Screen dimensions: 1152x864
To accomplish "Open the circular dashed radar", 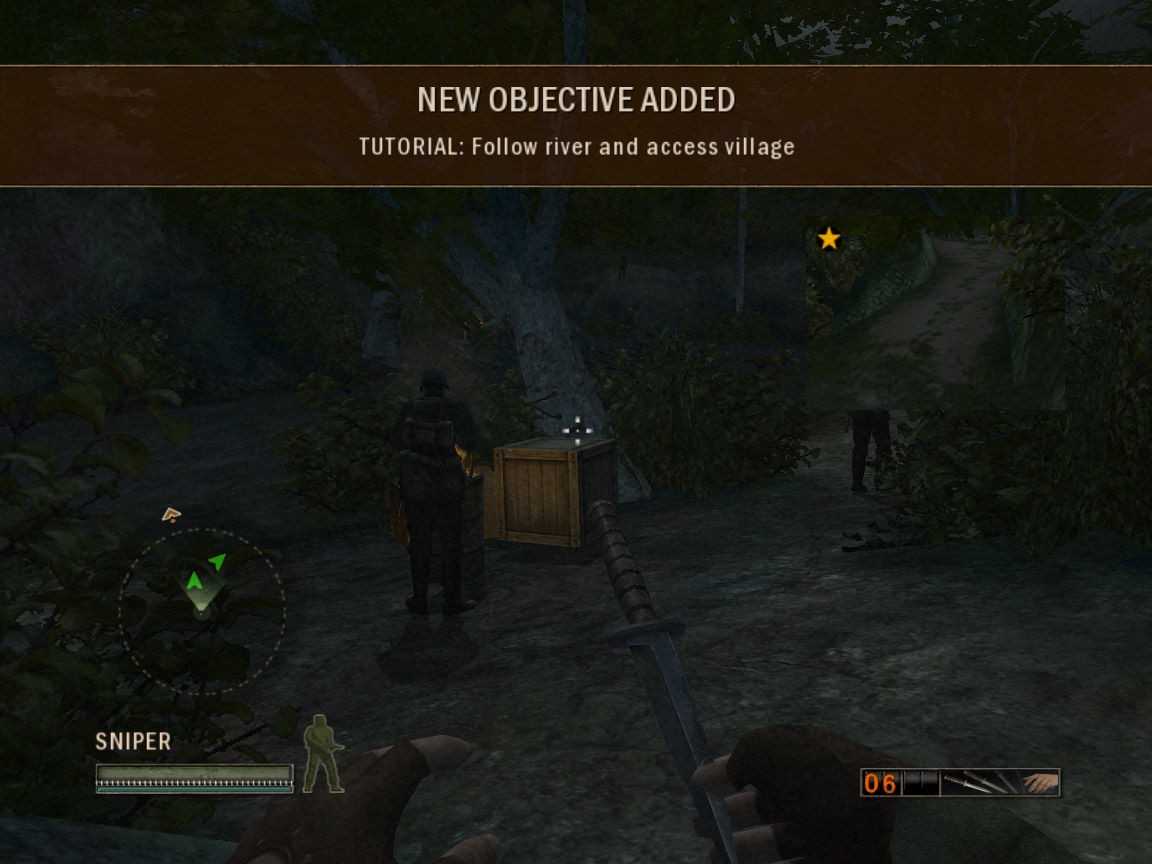I will [202, 611].
